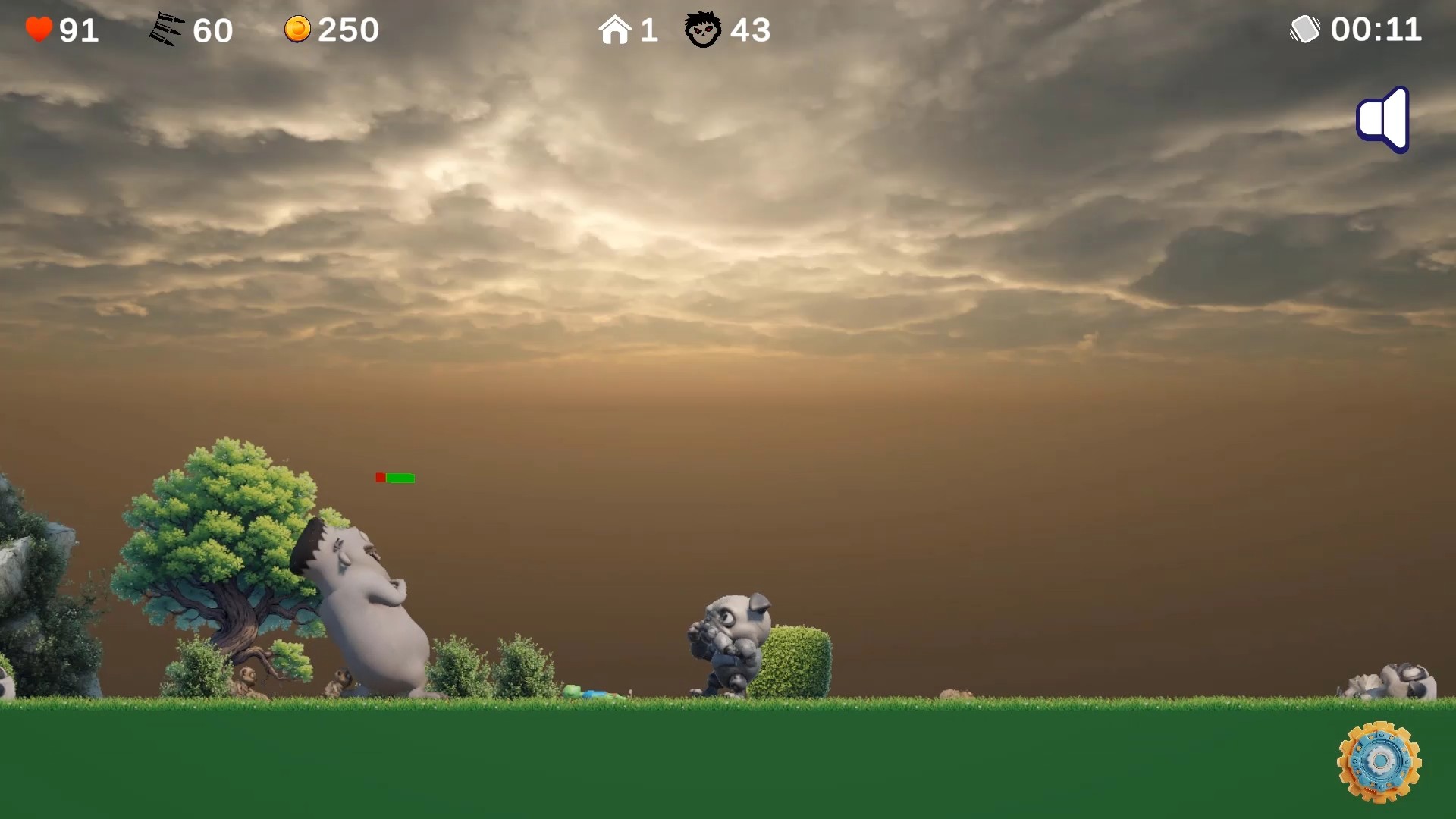Click the enemy health bar above the giant
Viewport: 1456px width, 819px height.
click(x=396, y=478)
